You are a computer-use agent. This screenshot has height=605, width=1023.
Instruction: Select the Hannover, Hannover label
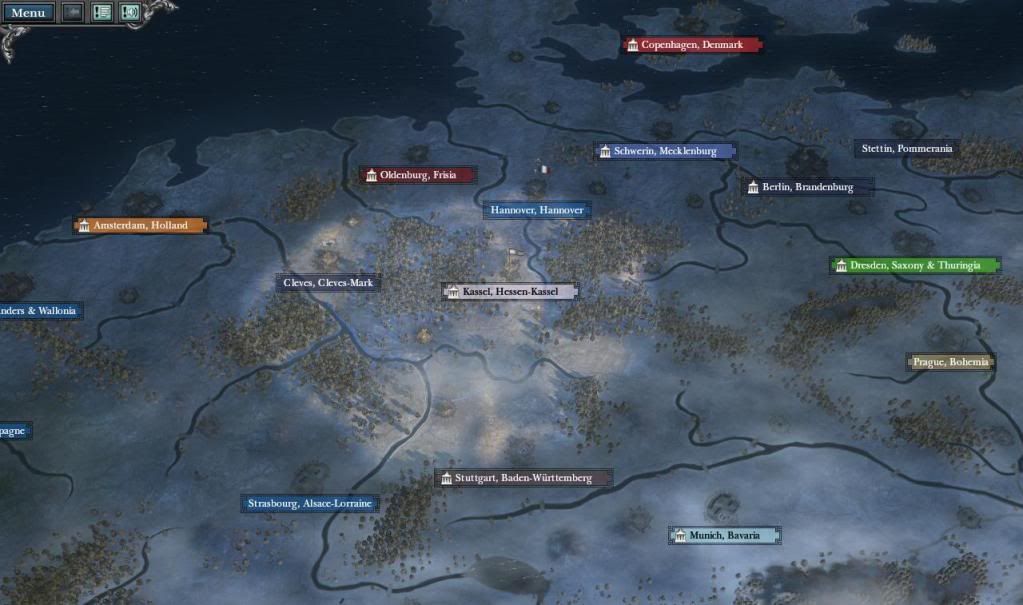(536, 211)
